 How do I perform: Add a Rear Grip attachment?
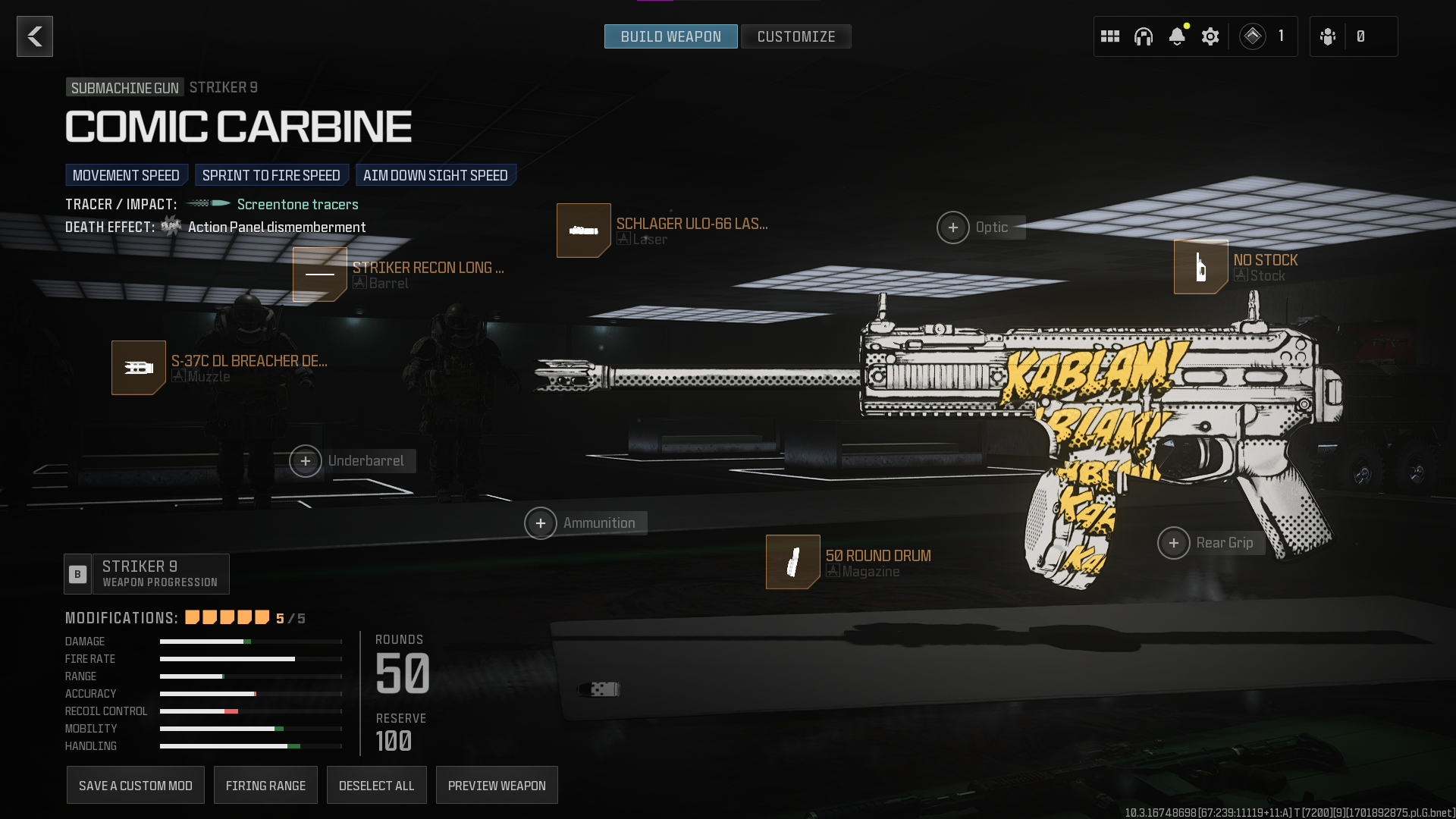1174,543
